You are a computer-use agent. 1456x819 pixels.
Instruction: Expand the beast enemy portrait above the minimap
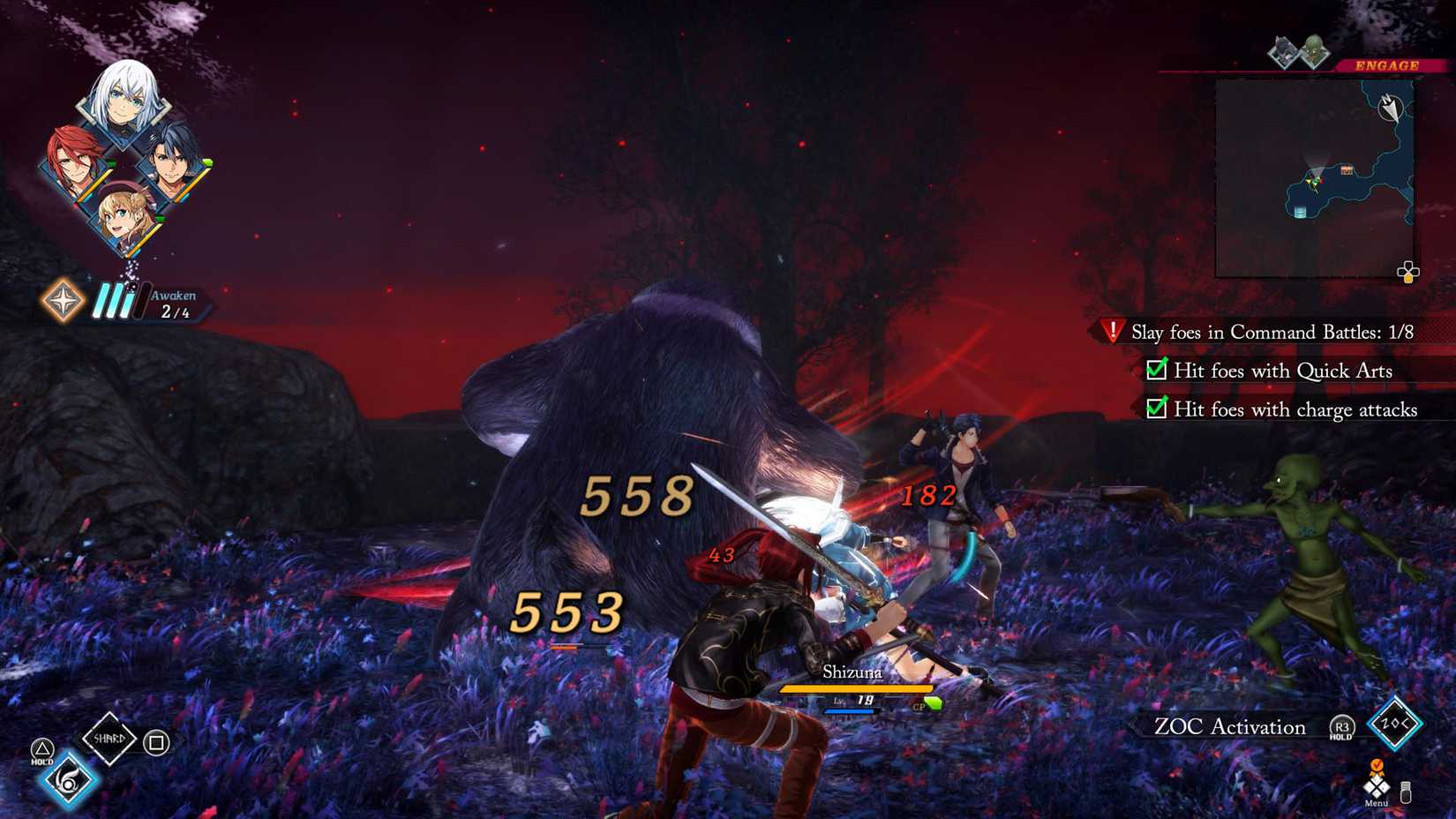(1284, 50)
